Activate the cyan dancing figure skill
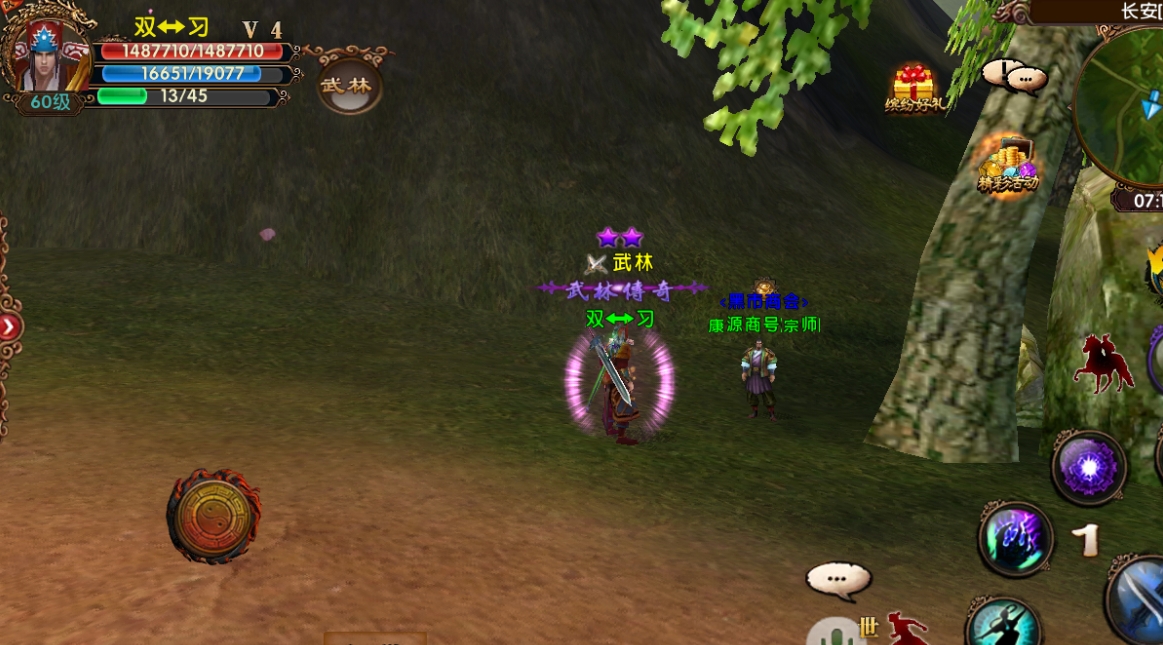Screen dimensions: 1163x645 coord(1003,624)
